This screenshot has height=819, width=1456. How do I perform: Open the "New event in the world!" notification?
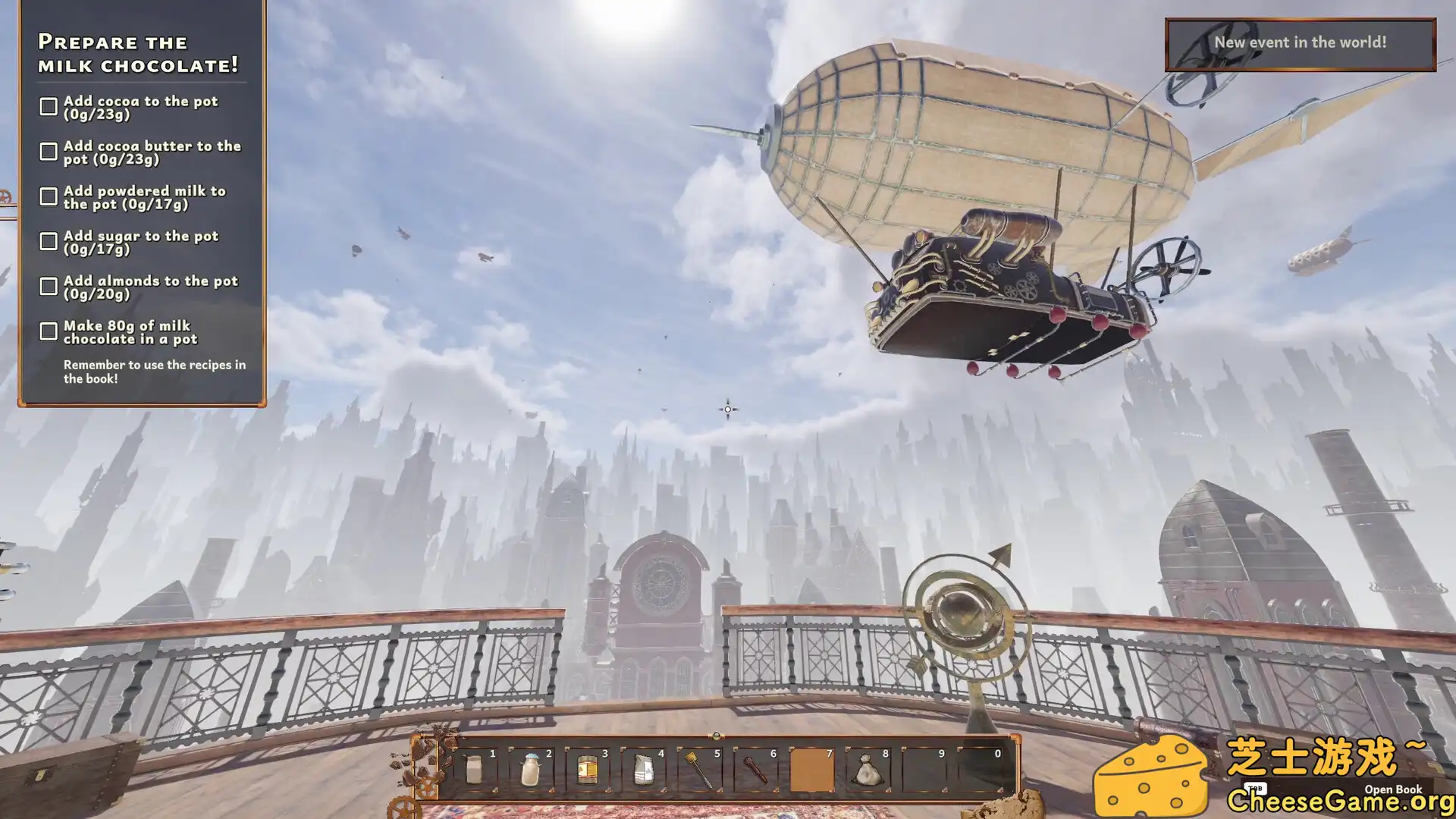click(1300, 43)
